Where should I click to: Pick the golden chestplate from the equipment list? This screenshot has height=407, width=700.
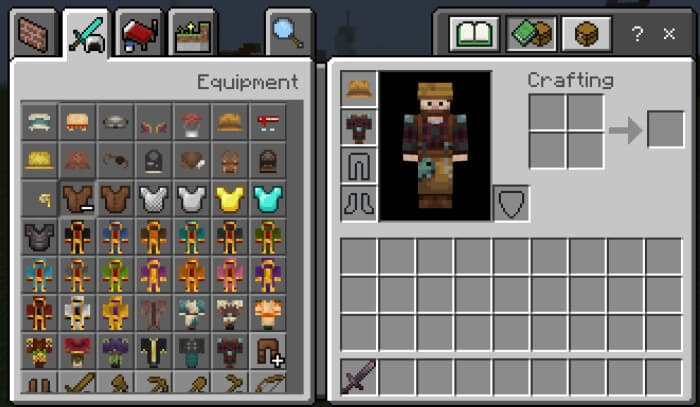pyautogui.click(x=230, y=199)
